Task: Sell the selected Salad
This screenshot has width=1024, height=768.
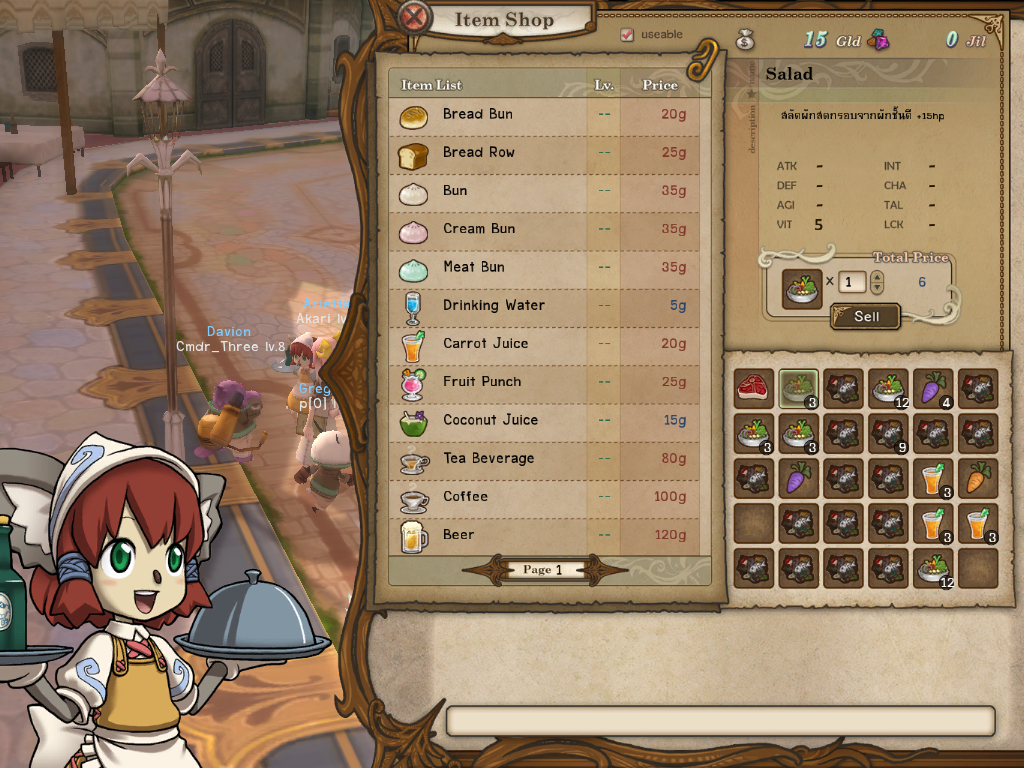Action: (x=866, y=317)
